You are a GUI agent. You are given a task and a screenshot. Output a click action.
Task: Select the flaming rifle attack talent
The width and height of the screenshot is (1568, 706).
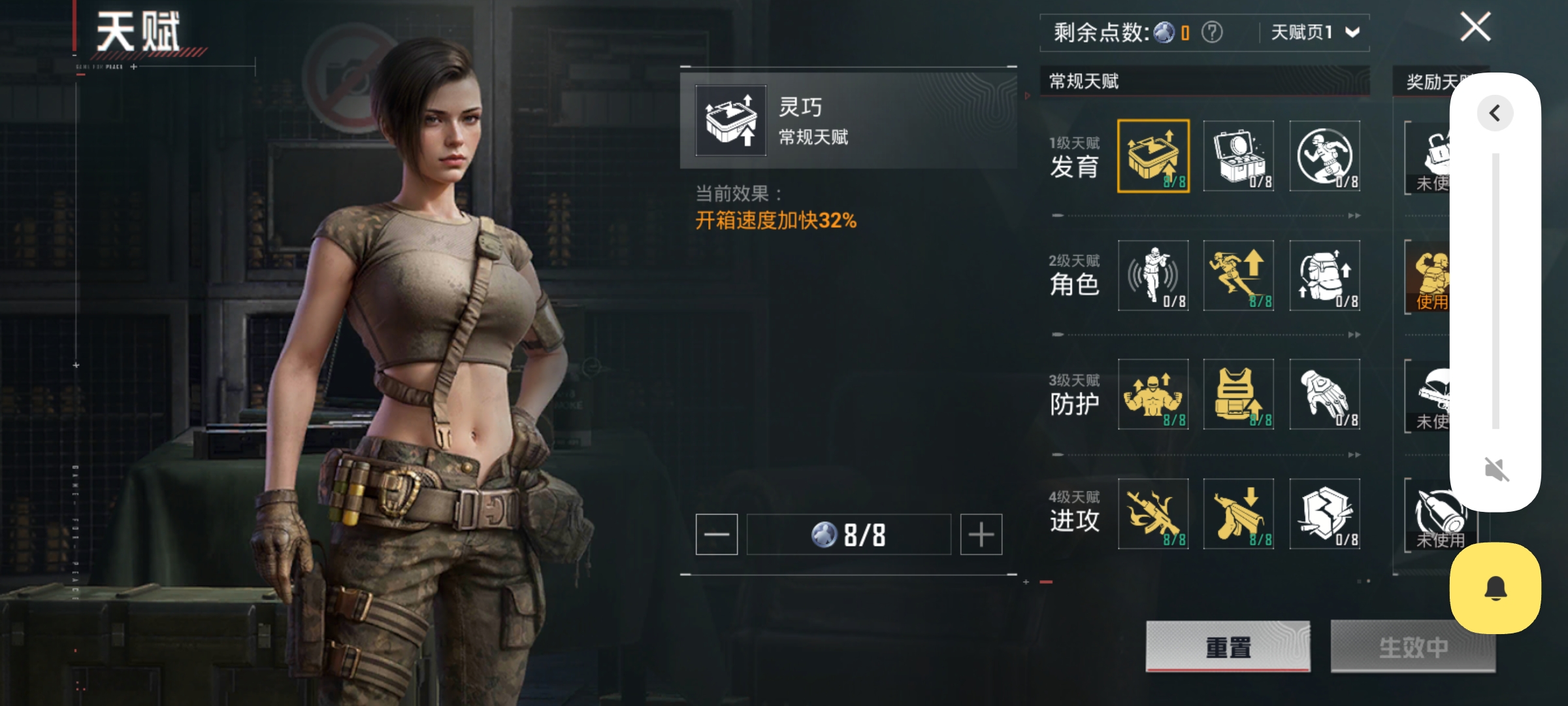click(x=1153, y=514)
